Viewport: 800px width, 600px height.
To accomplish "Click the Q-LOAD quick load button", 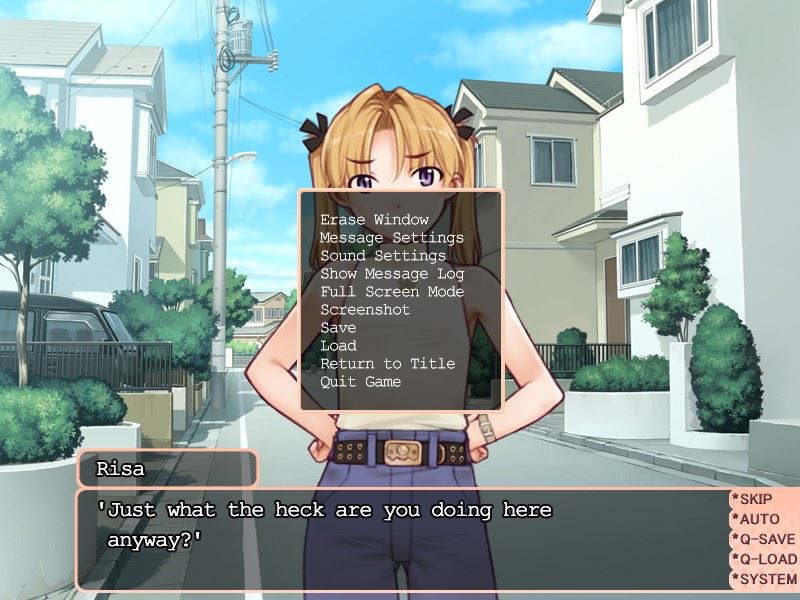I will coord(763,559).
